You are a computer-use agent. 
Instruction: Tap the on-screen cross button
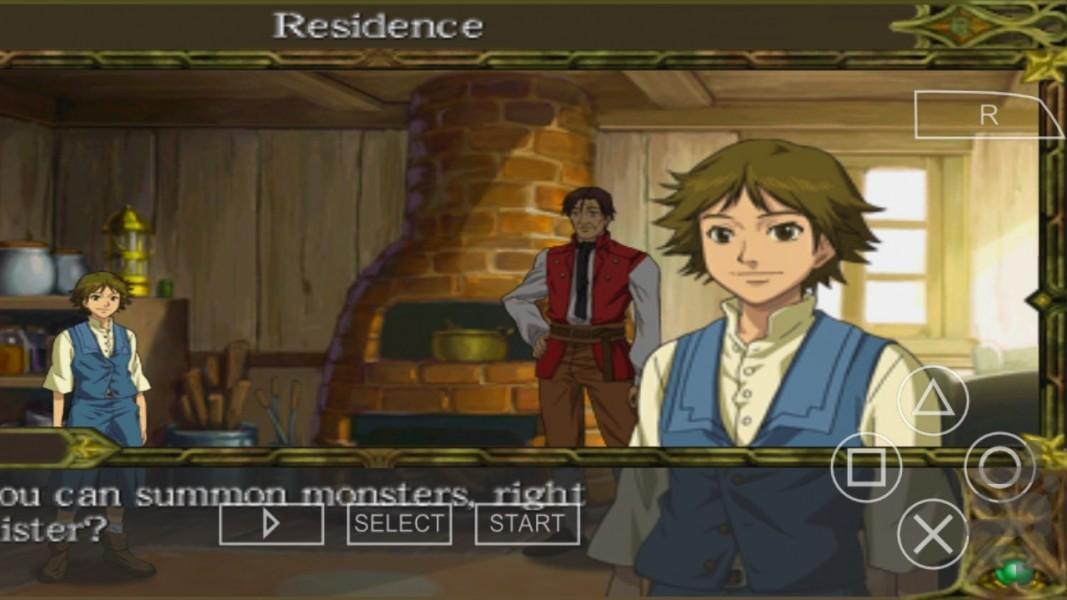click(x=932, y=534)
